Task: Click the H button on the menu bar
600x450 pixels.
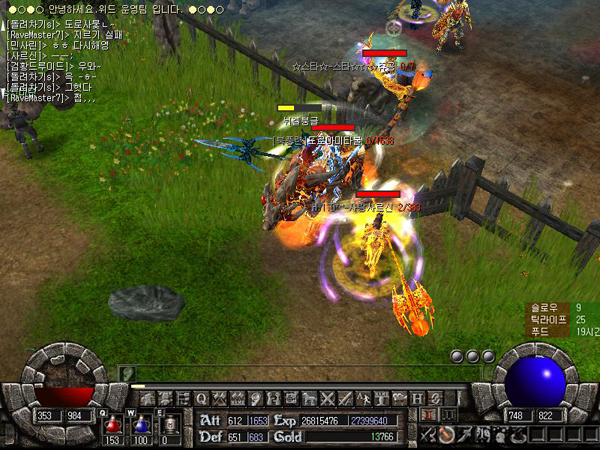Action: tap(417, 398)
